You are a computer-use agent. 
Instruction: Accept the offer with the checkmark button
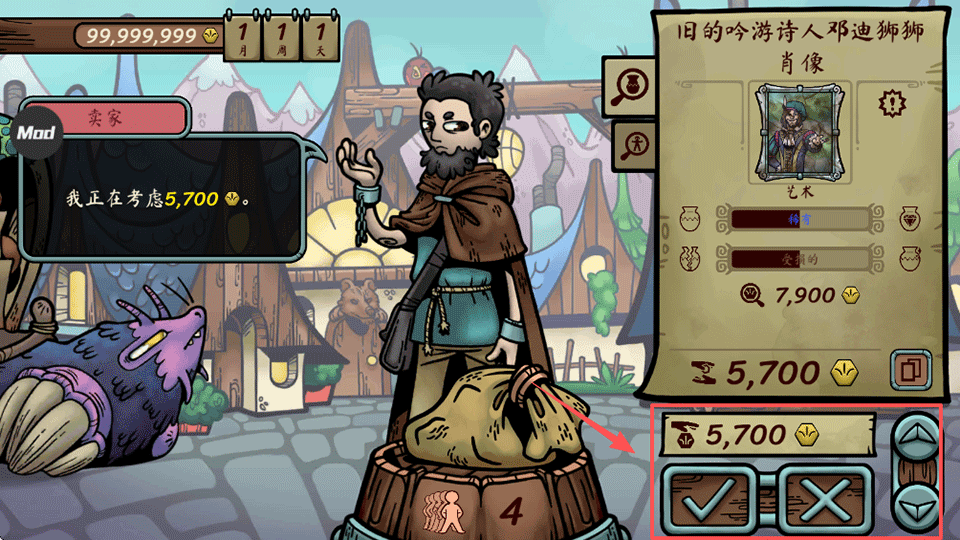click(715, 497)
